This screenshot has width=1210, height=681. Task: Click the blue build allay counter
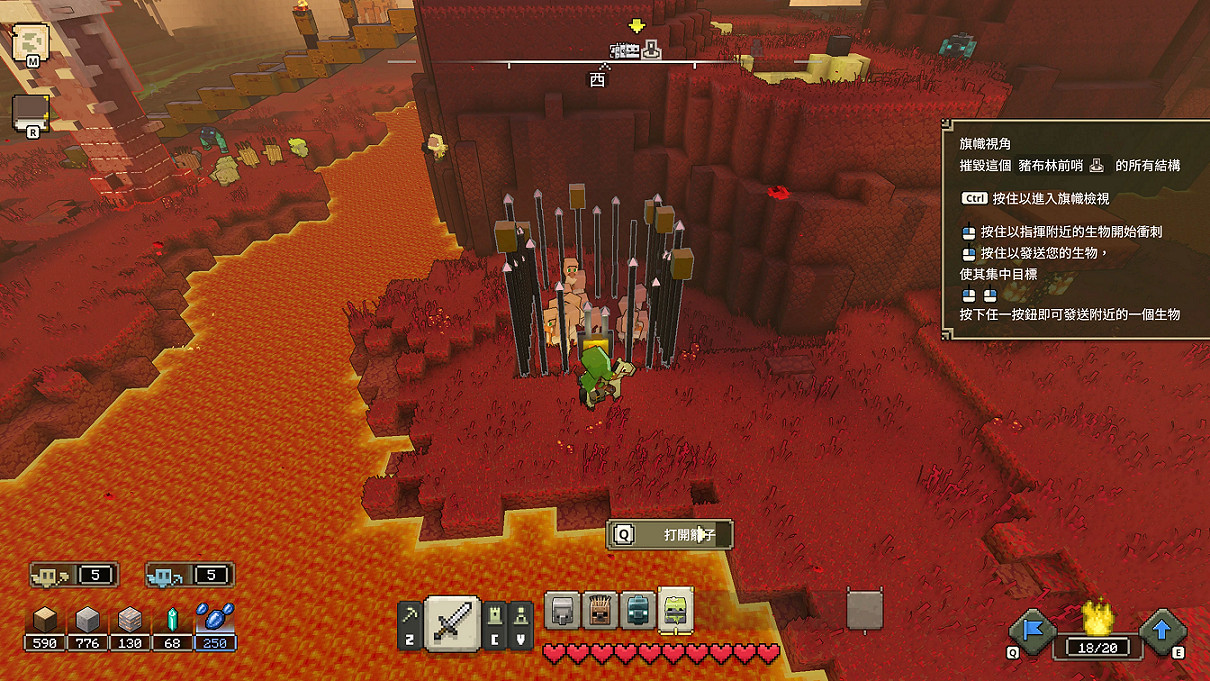click(x=190, y=575)
